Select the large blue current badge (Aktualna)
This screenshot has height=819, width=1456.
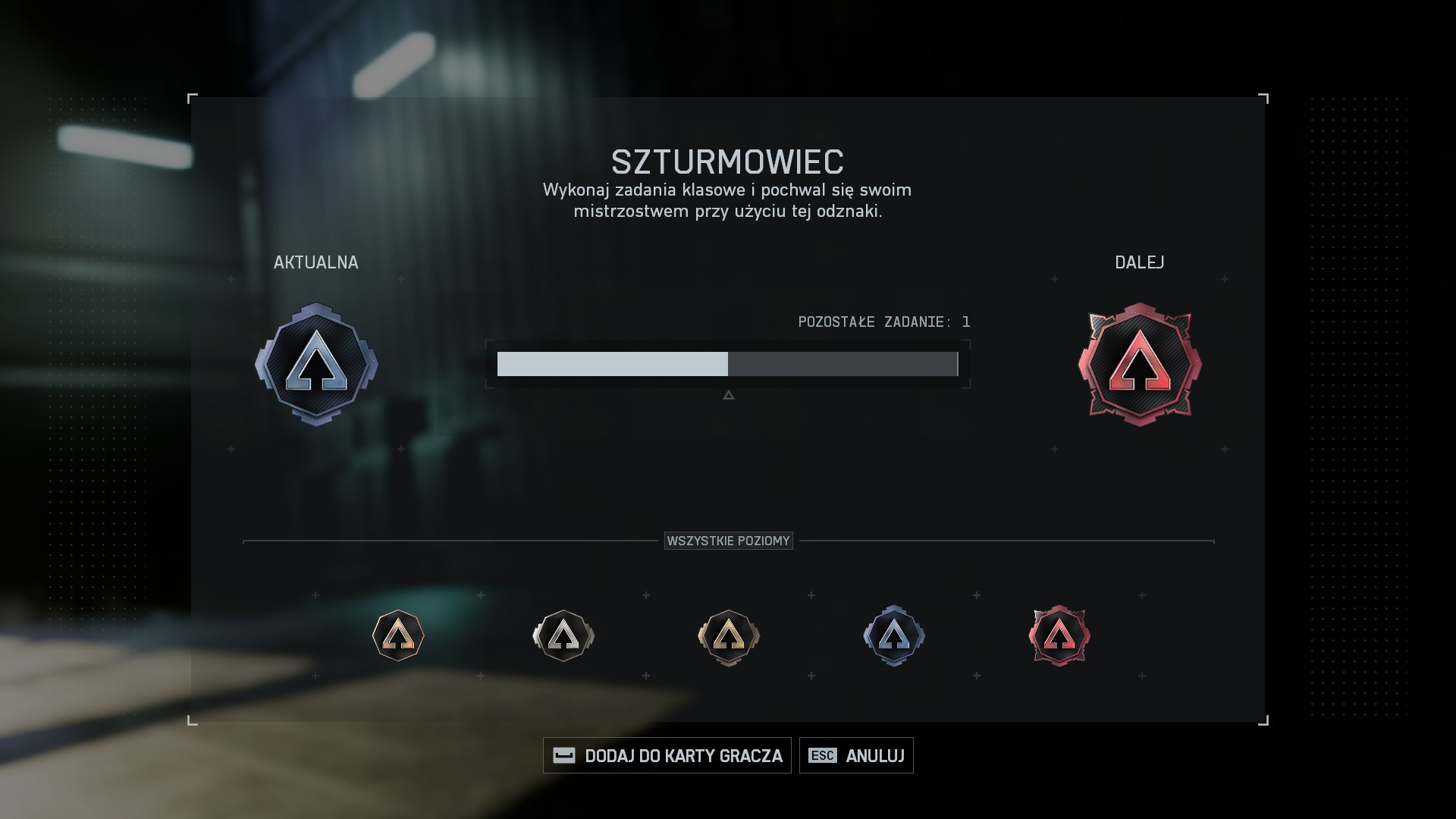[316, 365]
